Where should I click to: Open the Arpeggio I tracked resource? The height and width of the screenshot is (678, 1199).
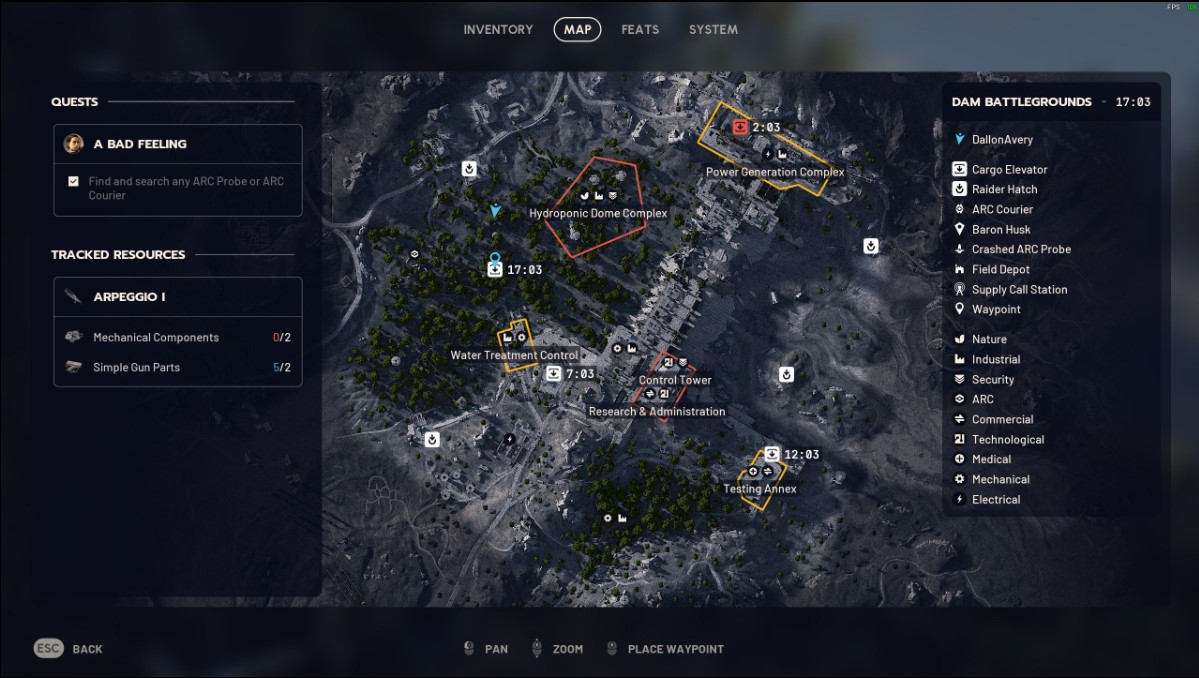[x=129, y=297]
